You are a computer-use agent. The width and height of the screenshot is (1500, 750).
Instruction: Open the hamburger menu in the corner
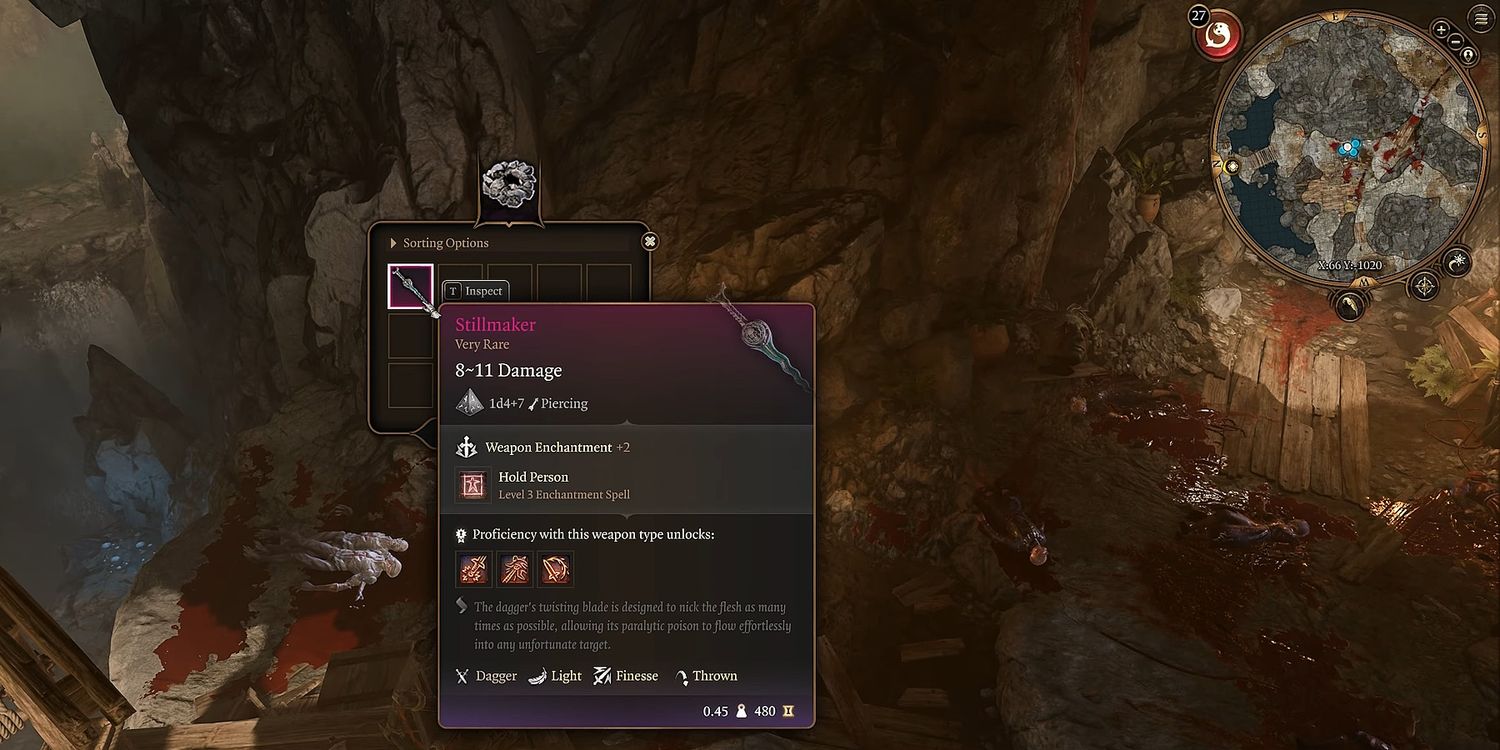pos(1480,18)
